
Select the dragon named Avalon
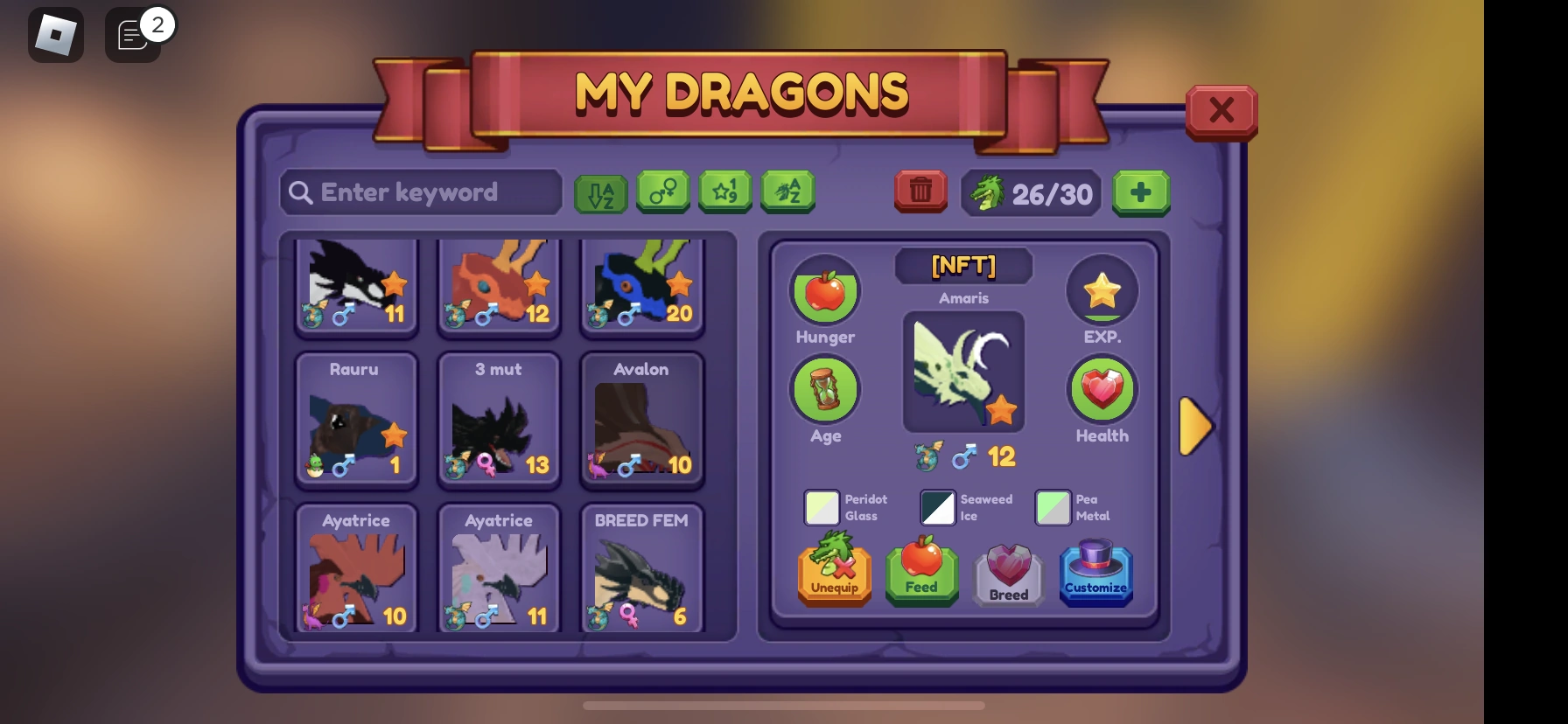pyautogui.click(x=641, y=420)
